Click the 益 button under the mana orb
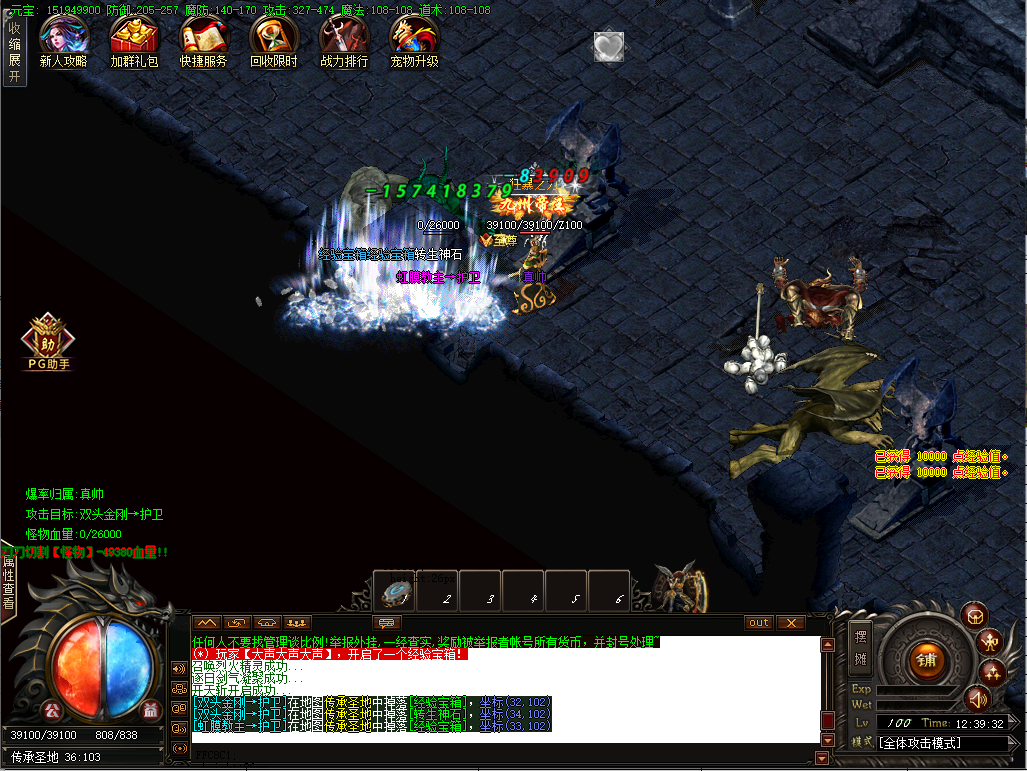The image size is (1027, 771). 148,711
